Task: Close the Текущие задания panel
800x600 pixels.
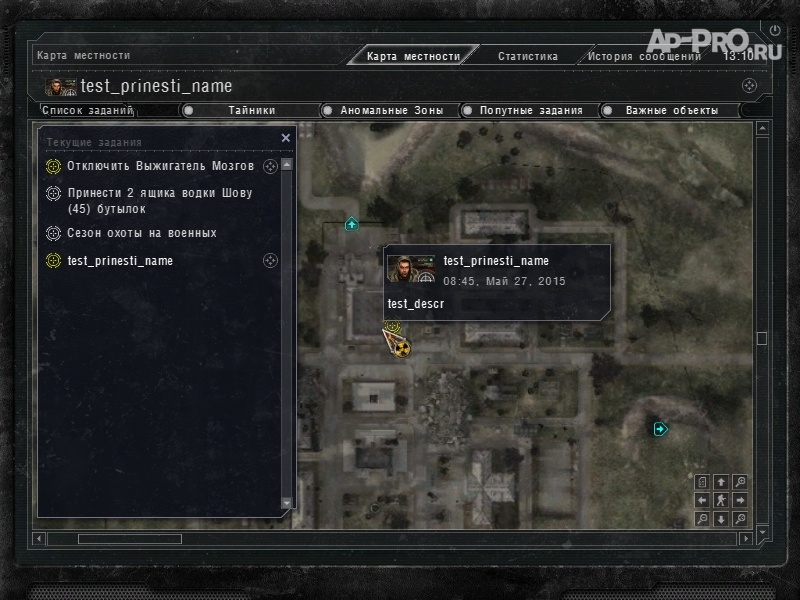Action: [x=286, y=138]
